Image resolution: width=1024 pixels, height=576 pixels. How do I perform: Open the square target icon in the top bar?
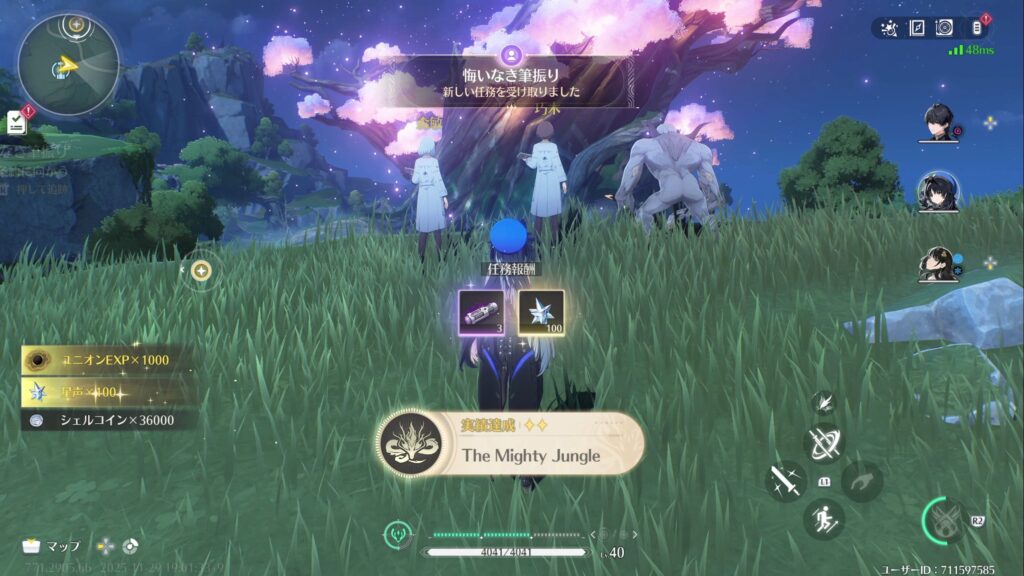944,28
